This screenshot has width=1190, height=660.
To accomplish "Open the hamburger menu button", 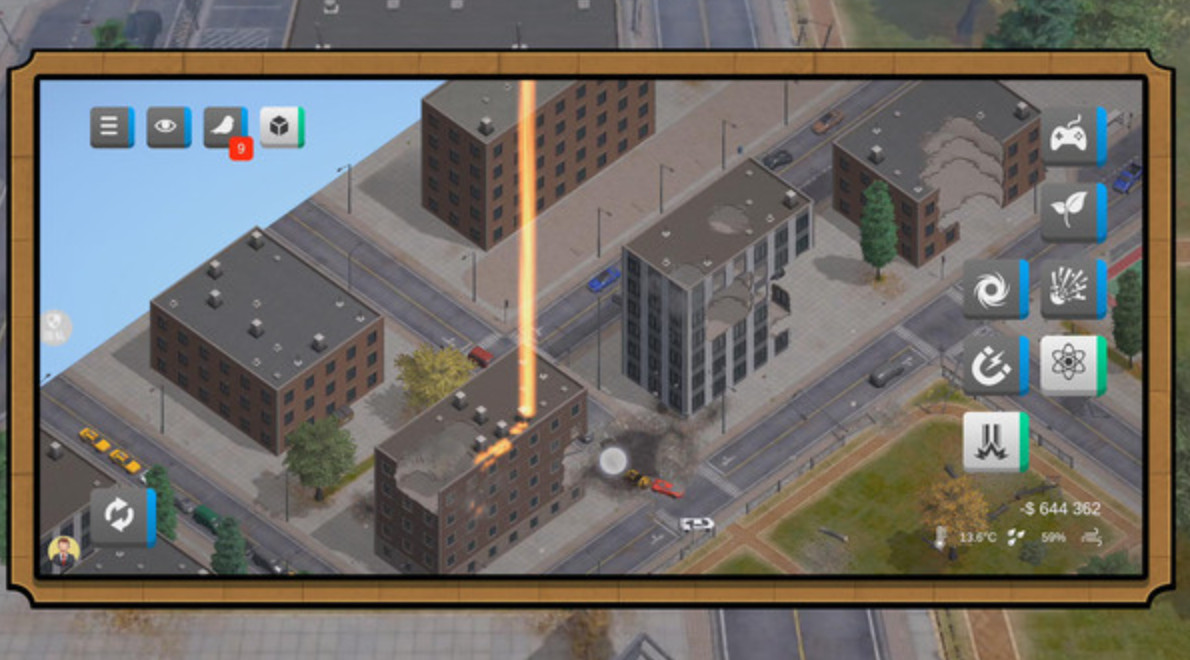I will tap(111, 128).
